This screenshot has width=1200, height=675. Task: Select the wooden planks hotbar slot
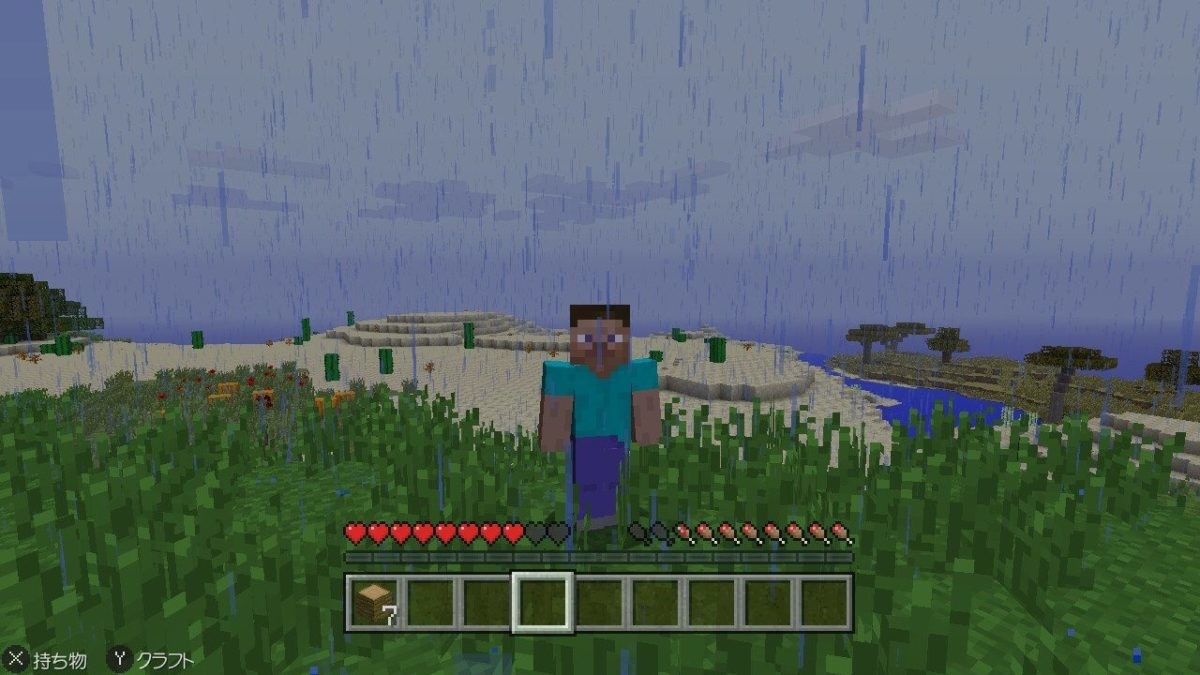click(374, 603)
